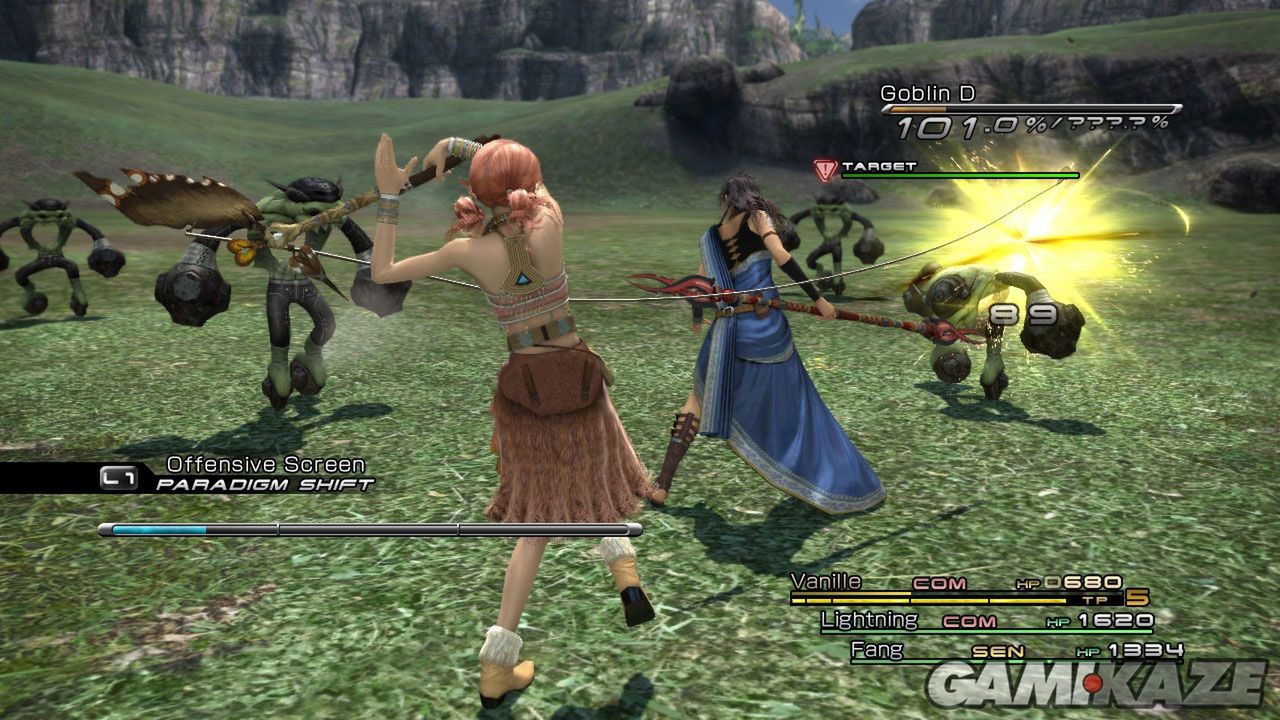Image resolution: width=1280 pixels, height=720 pixels.
Task: Choose Lightning's party status row
Action: point(985,621)
